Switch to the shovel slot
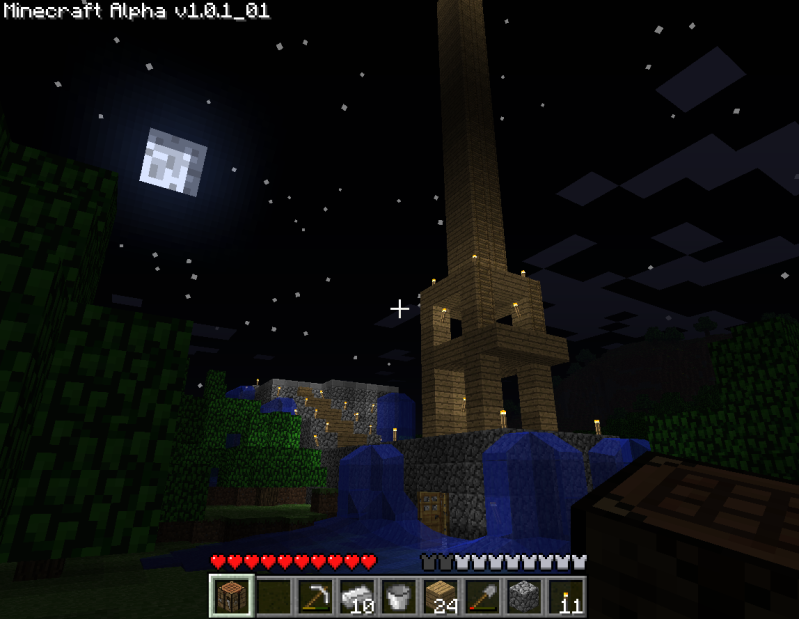The image size is (799, 619). click(482, 596)
